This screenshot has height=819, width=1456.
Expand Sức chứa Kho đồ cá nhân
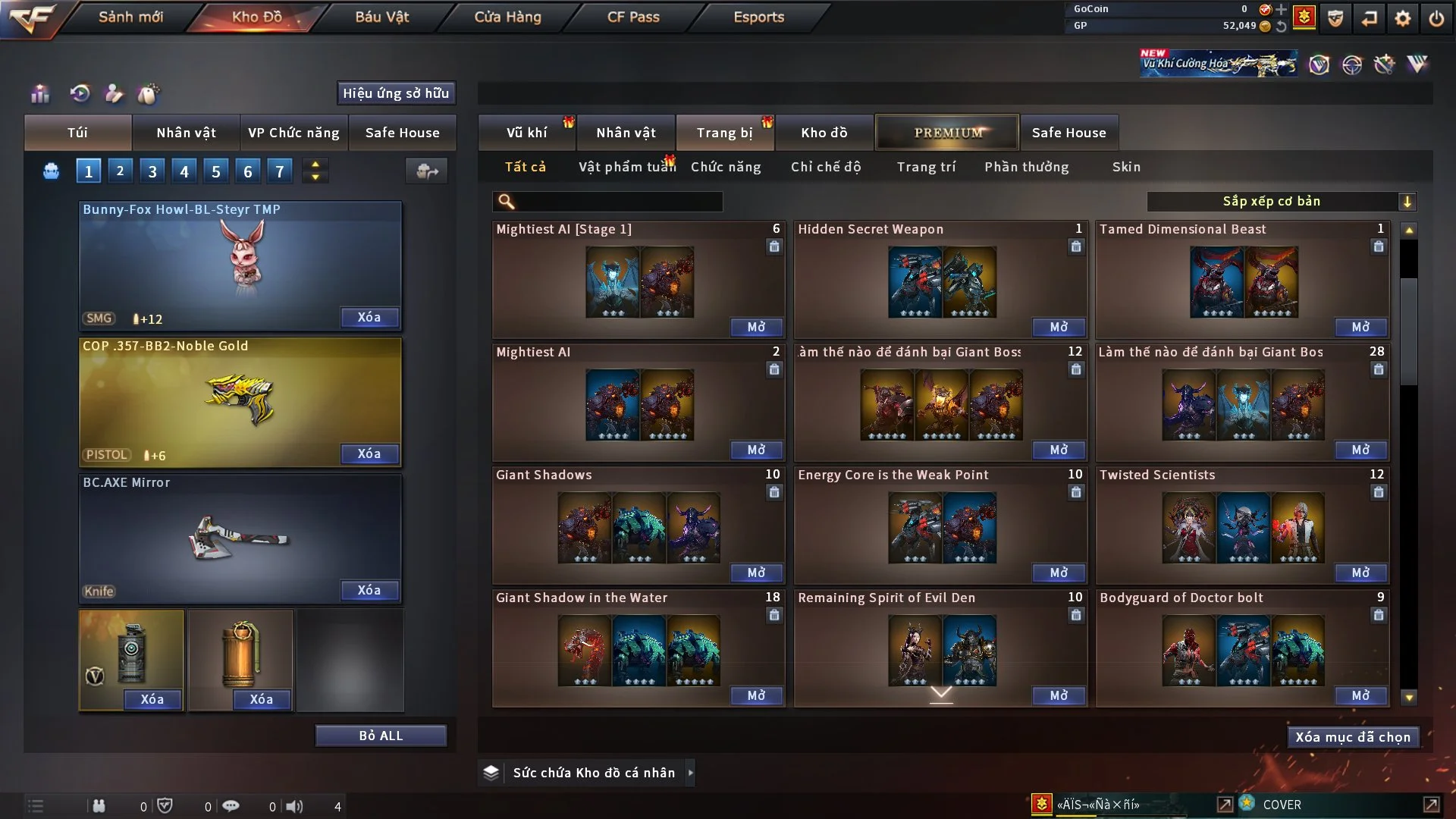(690, 773)
